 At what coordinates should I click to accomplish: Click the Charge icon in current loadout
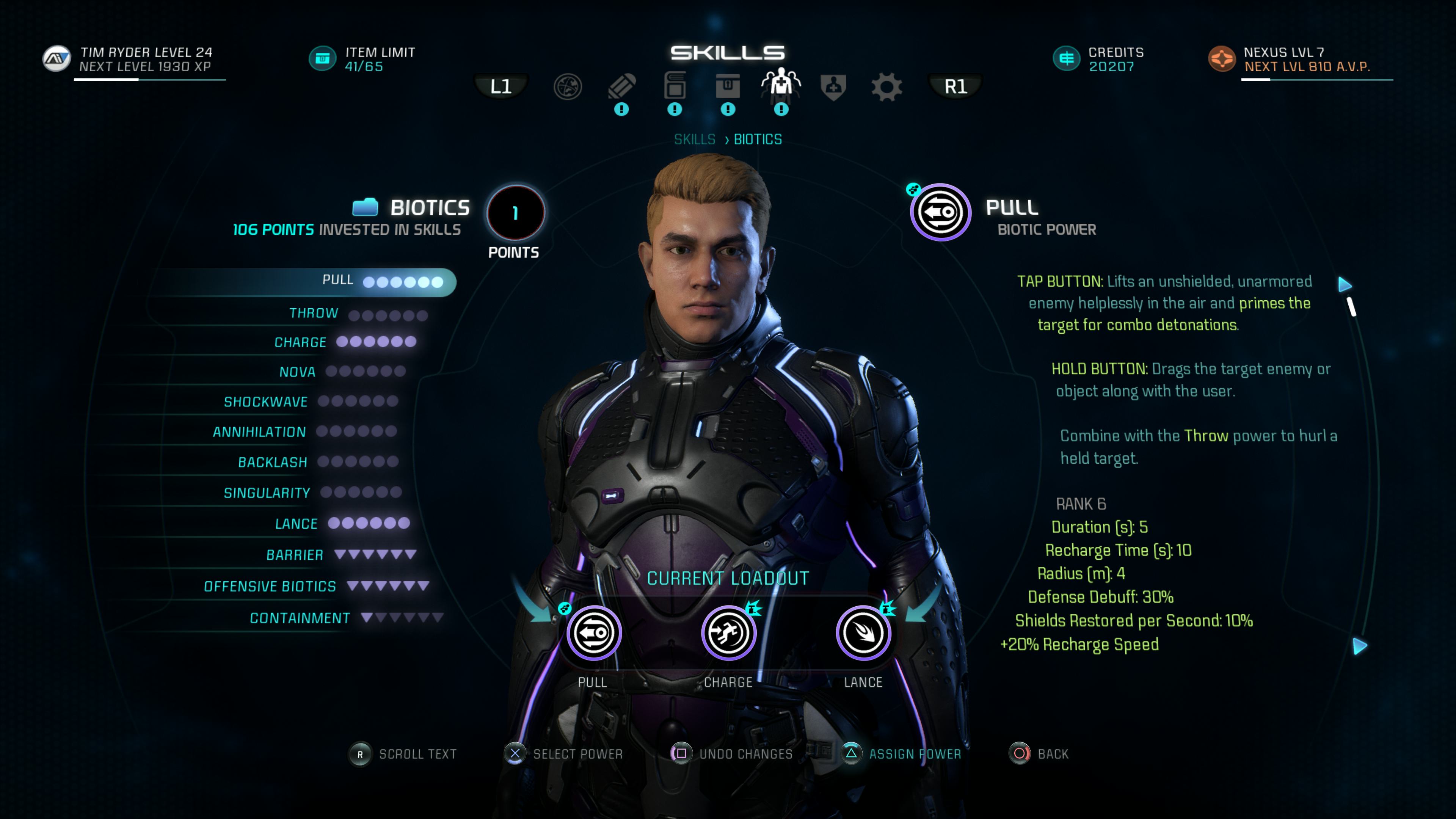click(x=728, y=633)
